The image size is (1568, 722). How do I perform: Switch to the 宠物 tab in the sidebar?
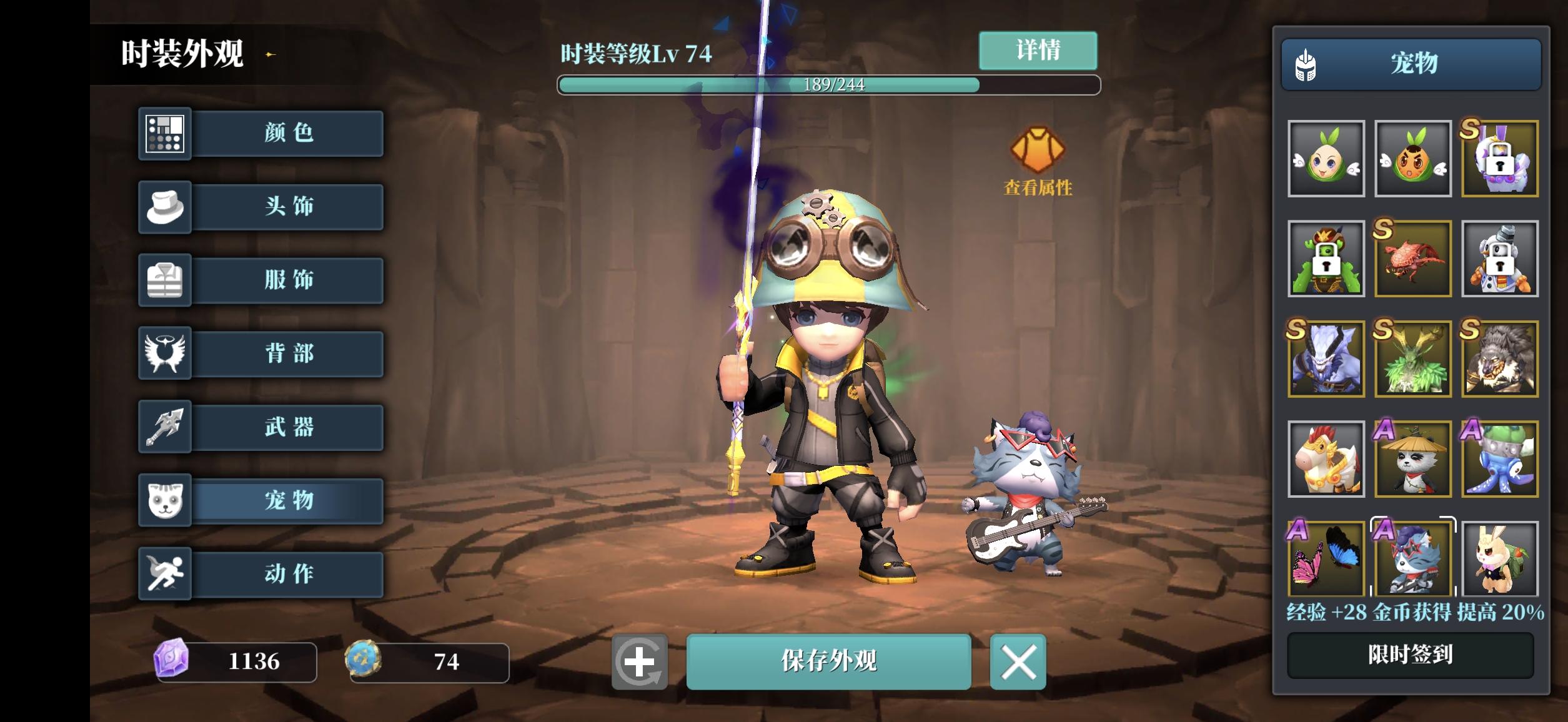287,500
